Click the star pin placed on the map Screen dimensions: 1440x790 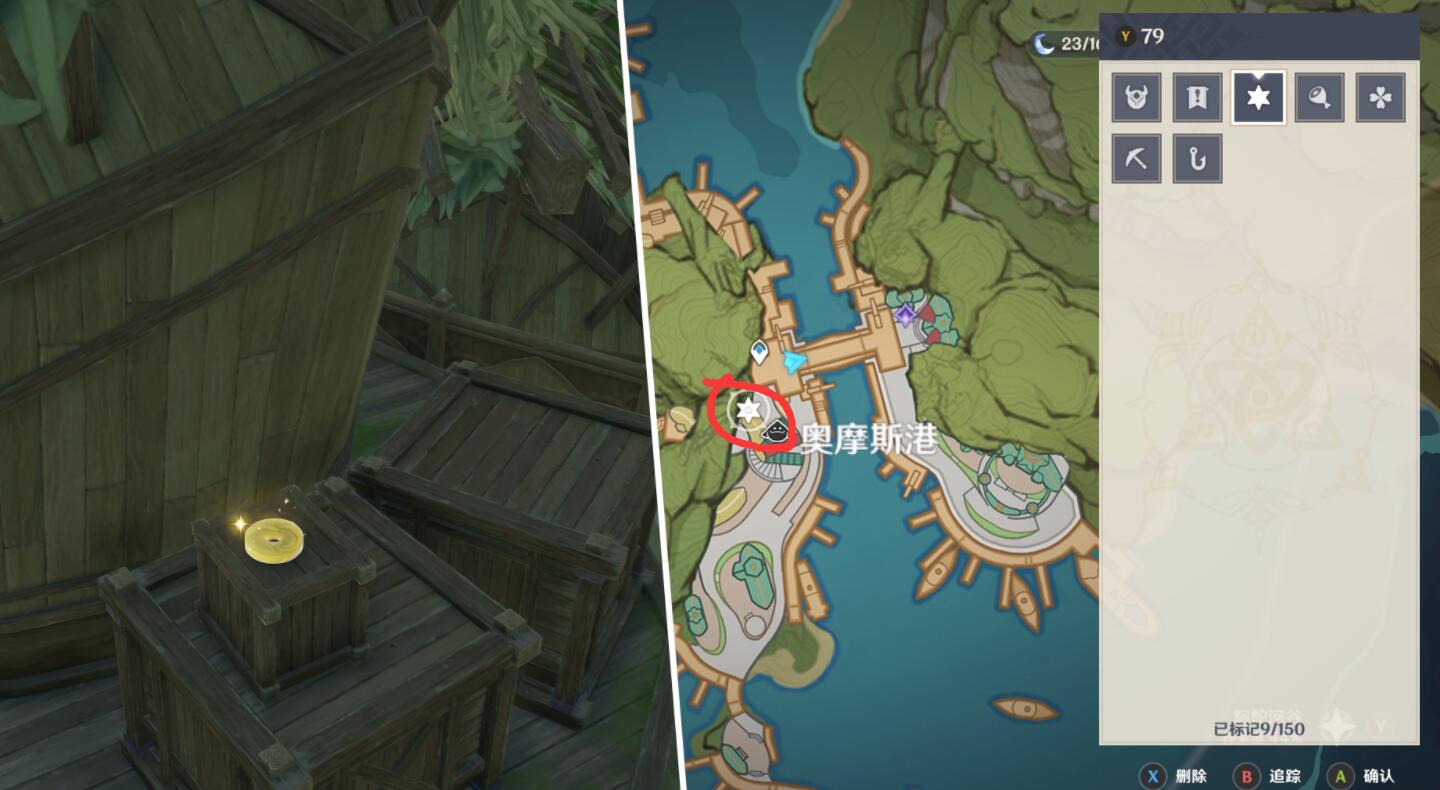tap(746, 410)
